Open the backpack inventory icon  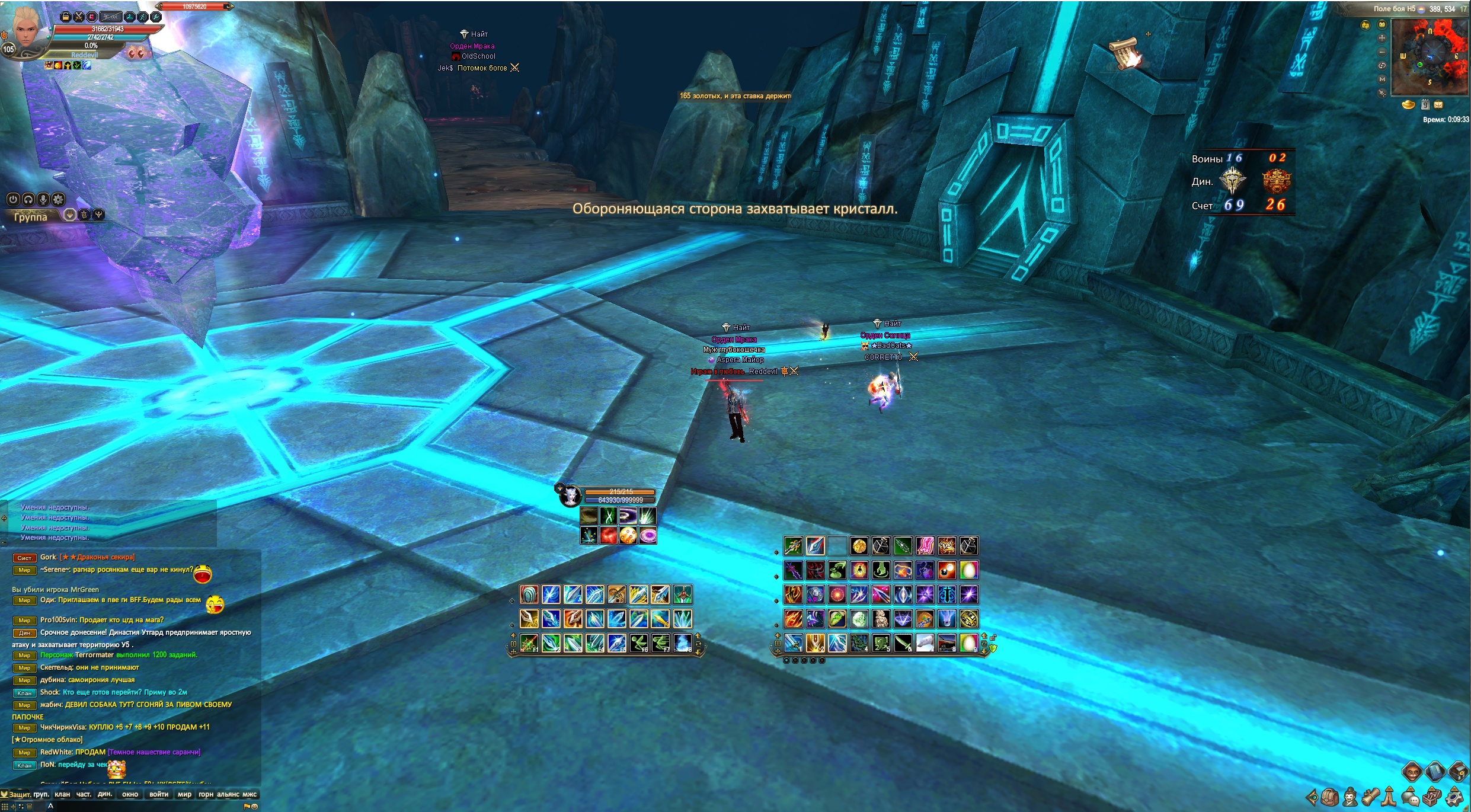point(1329,797)
